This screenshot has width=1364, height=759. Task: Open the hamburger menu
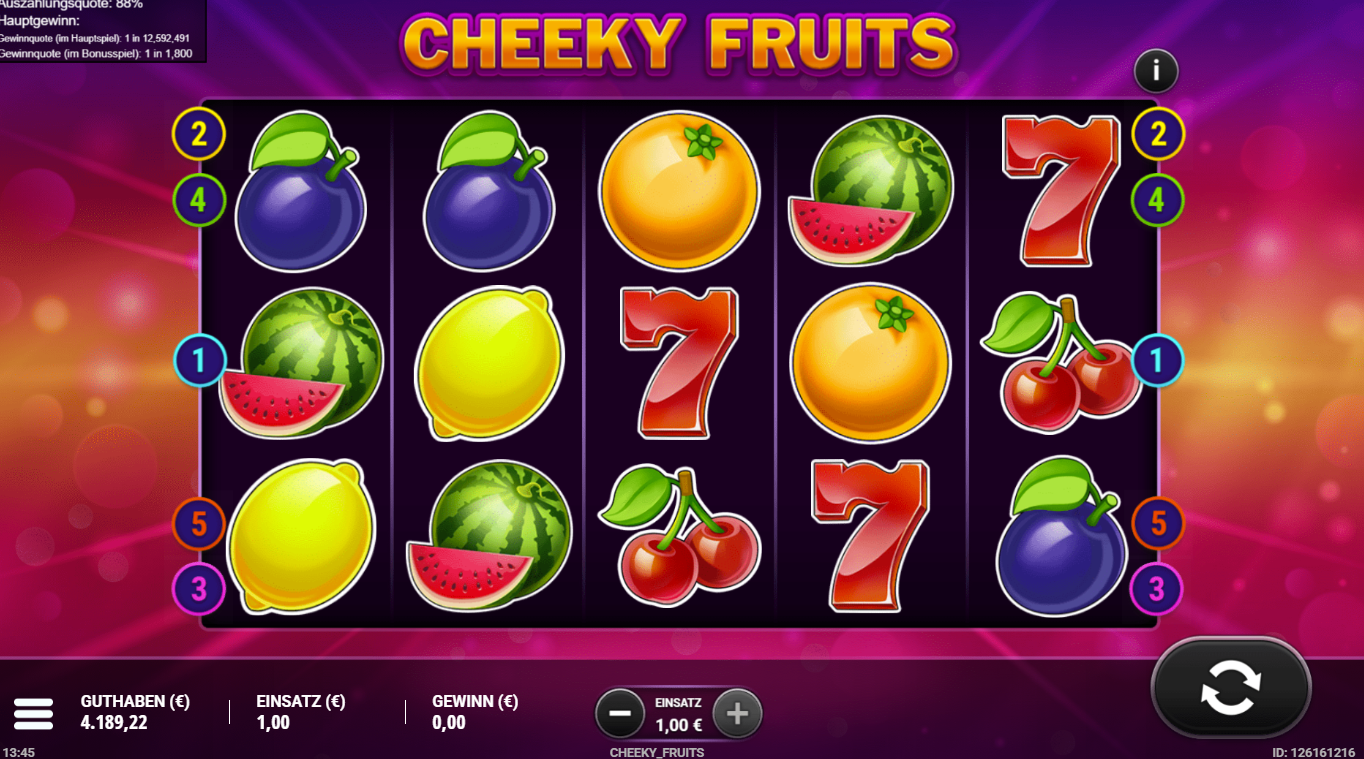point(34,713)
